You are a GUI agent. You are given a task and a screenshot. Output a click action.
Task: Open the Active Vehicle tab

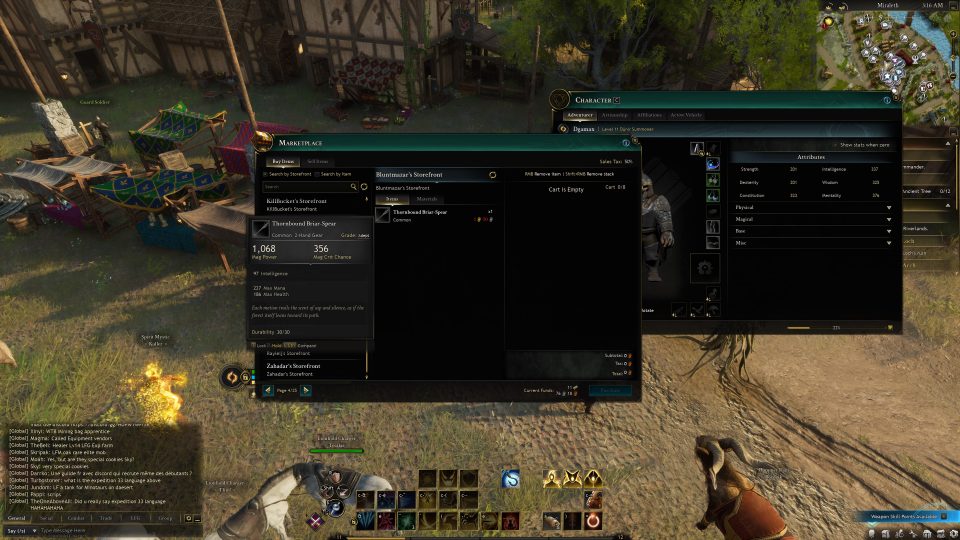tap(686, 115)
